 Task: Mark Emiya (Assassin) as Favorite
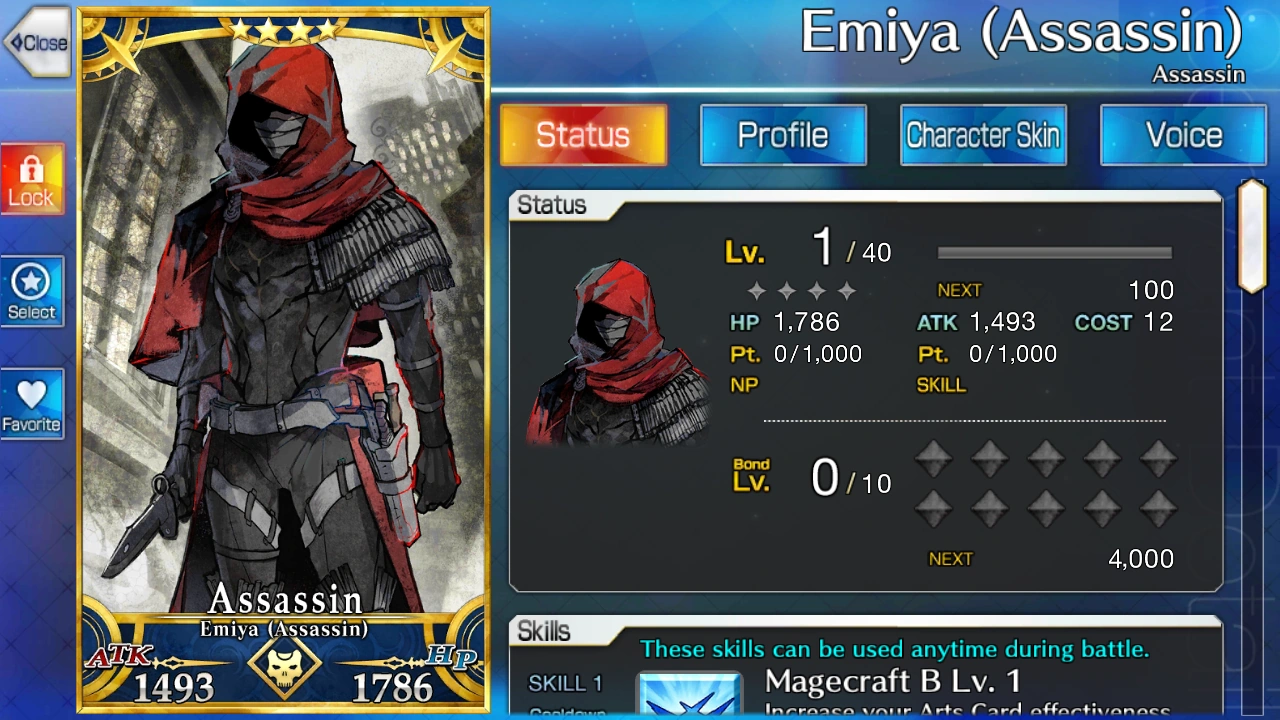[x=32, y=403]
